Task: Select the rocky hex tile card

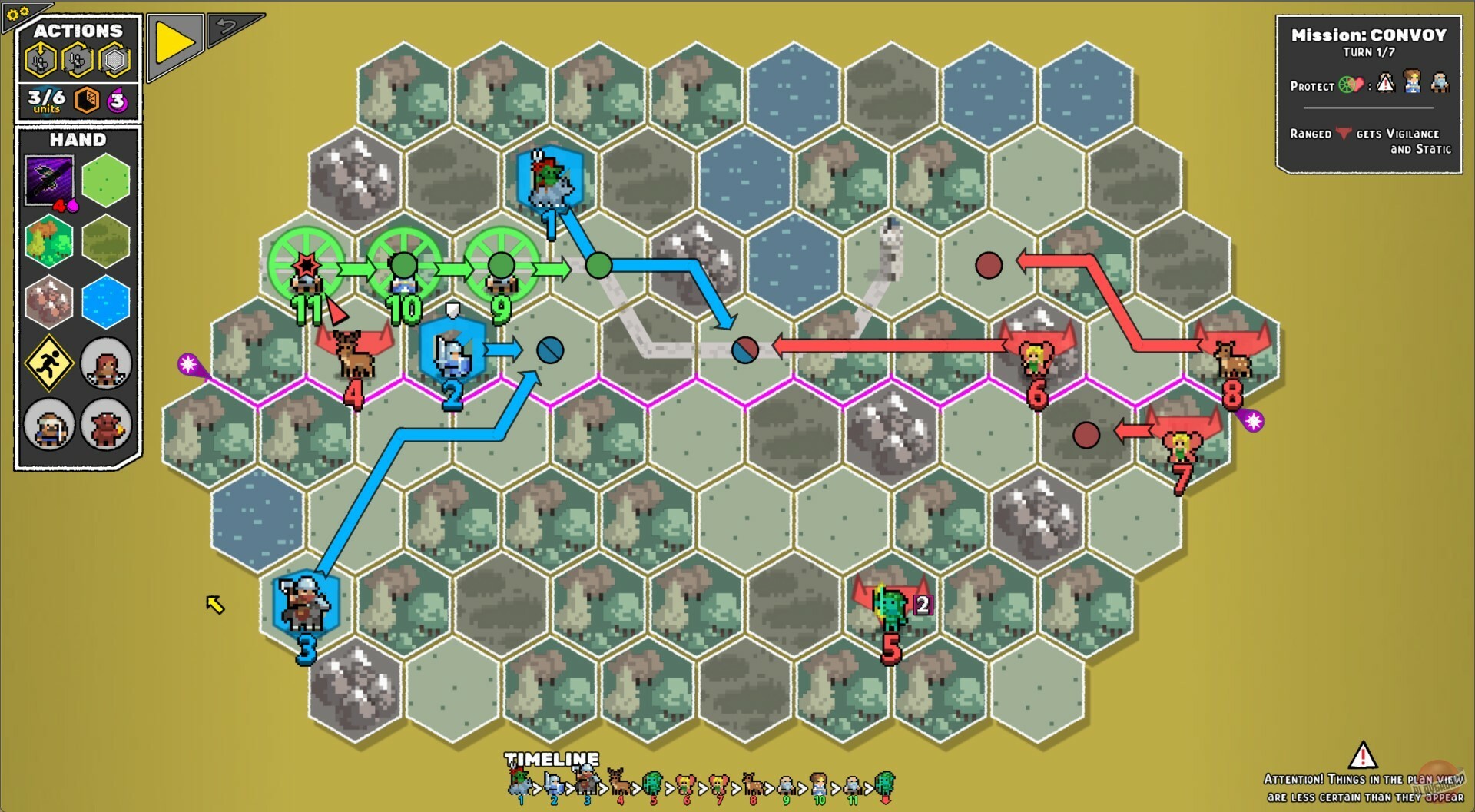Action: pos(48,300)
